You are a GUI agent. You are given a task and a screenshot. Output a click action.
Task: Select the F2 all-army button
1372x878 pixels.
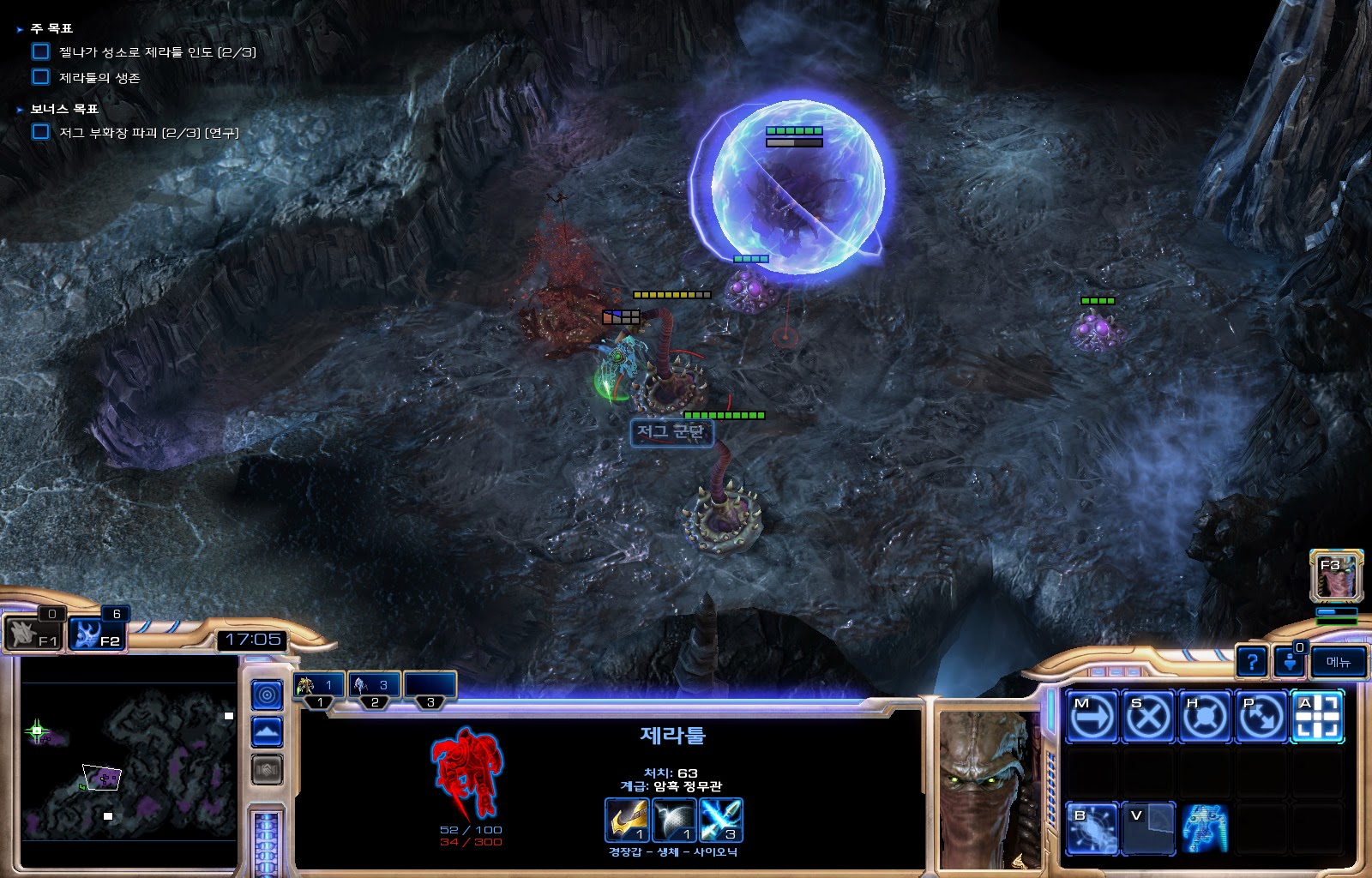[x=98, y=635]
